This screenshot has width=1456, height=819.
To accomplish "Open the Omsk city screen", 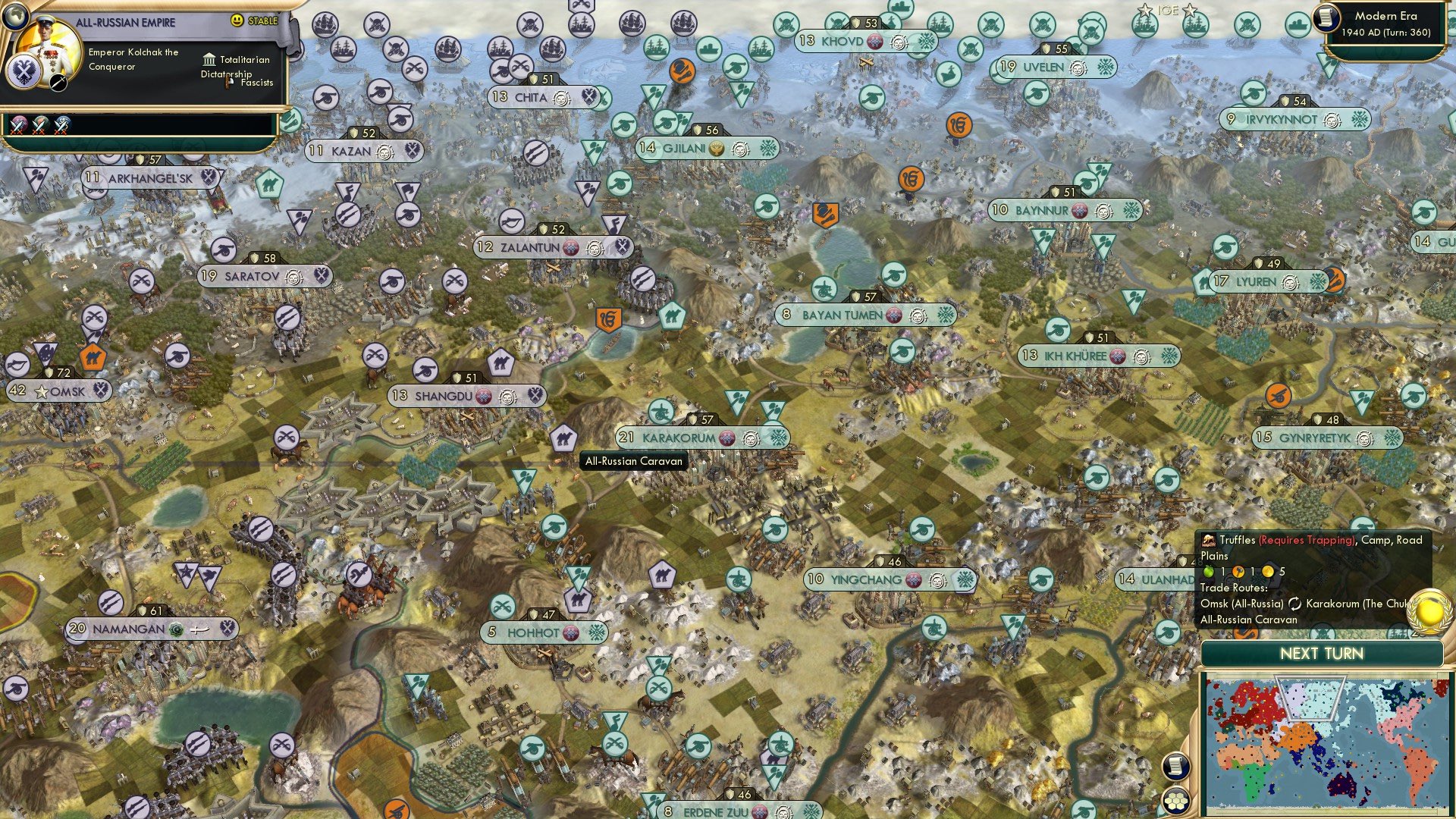I will pos(68,391).
